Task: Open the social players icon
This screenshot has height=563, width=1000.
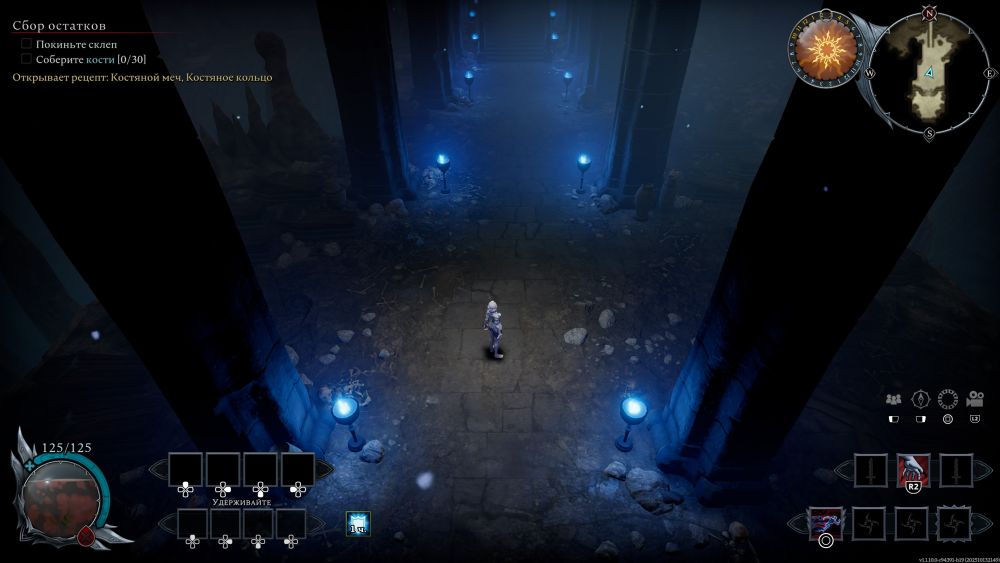Action: [x=894, y=398]
